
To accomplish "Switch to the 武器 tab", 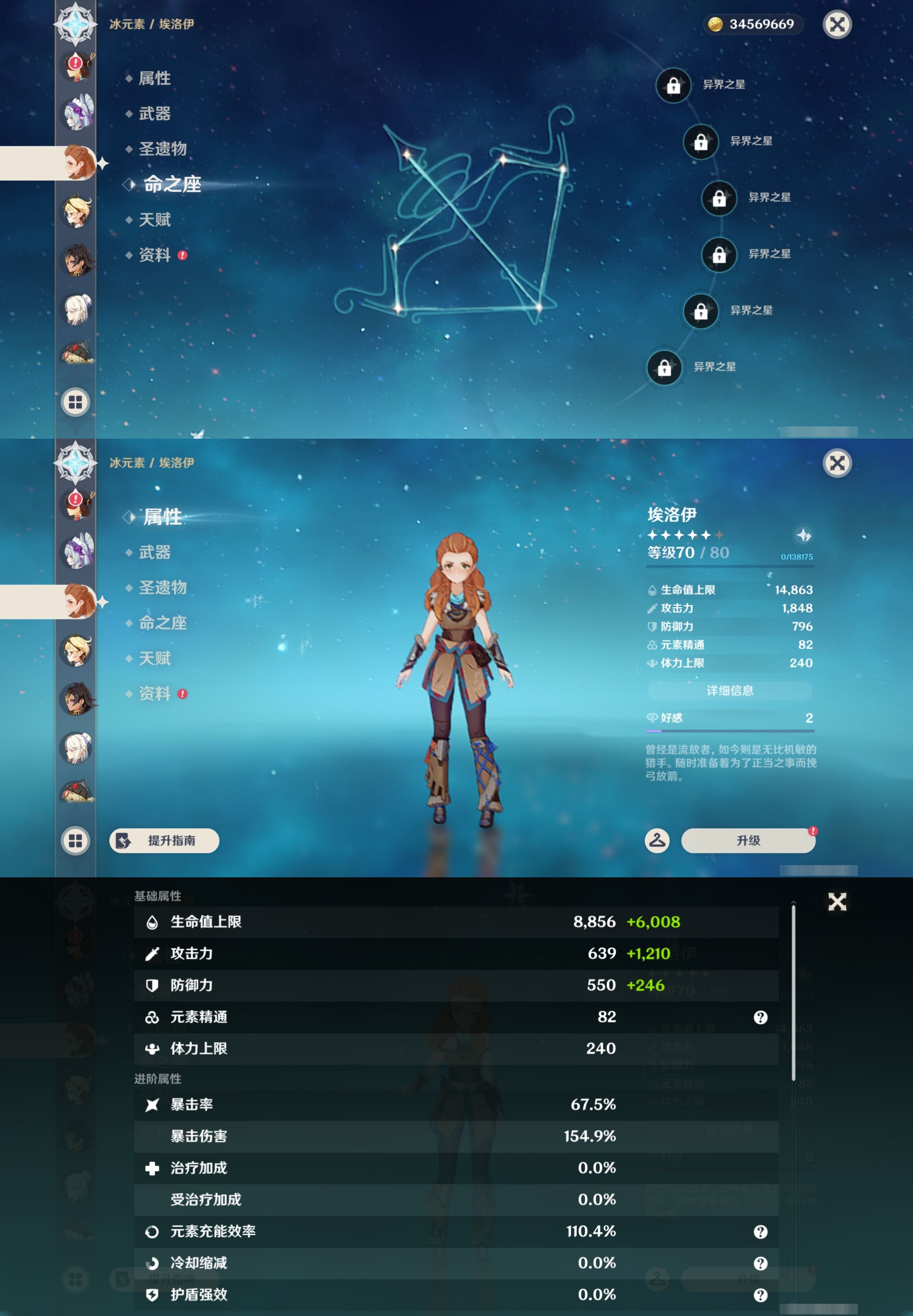I will 156,552.
